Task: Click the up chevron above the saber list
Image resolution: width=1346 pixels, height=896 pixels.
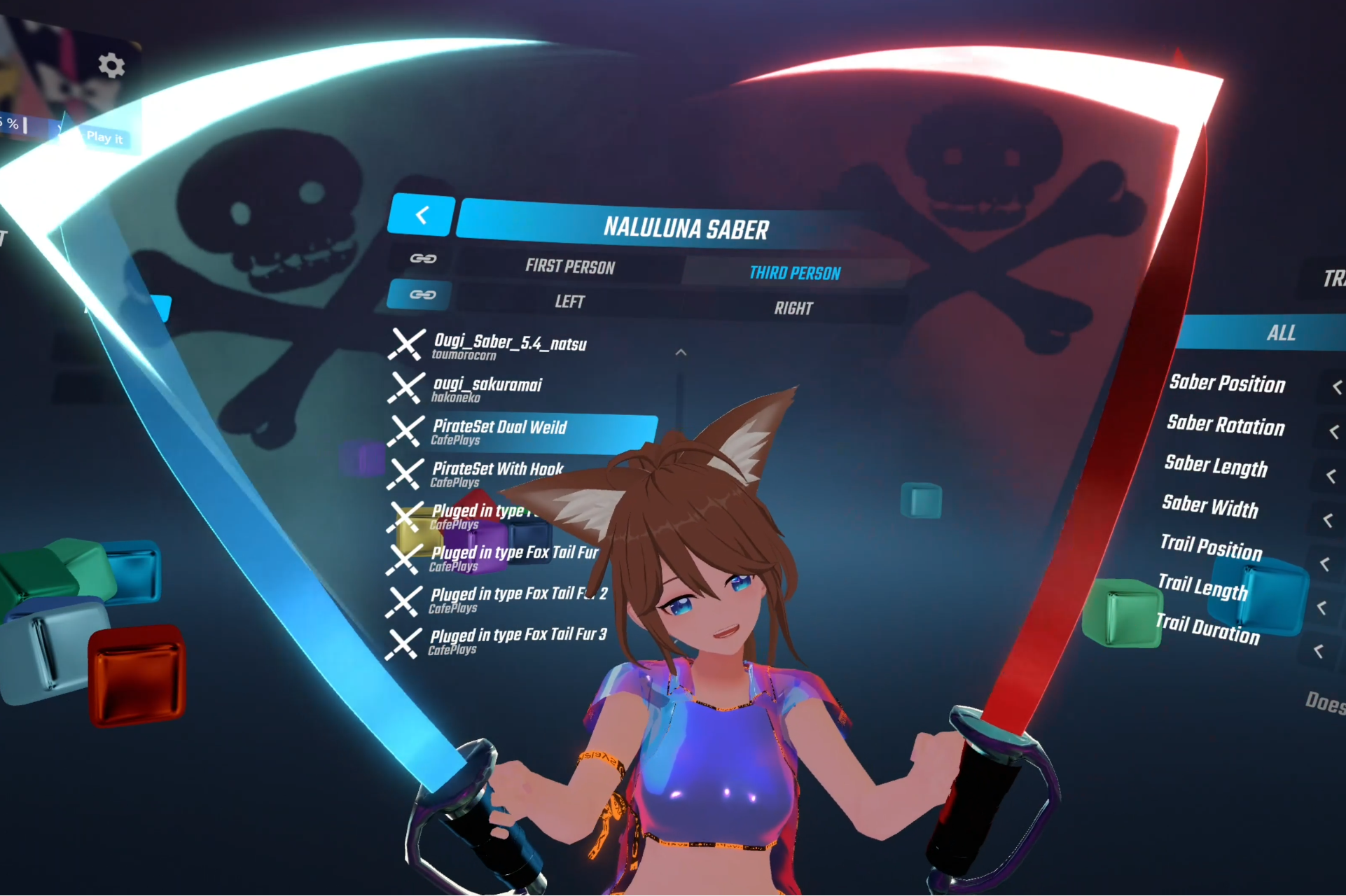Action: click(680, 352)
